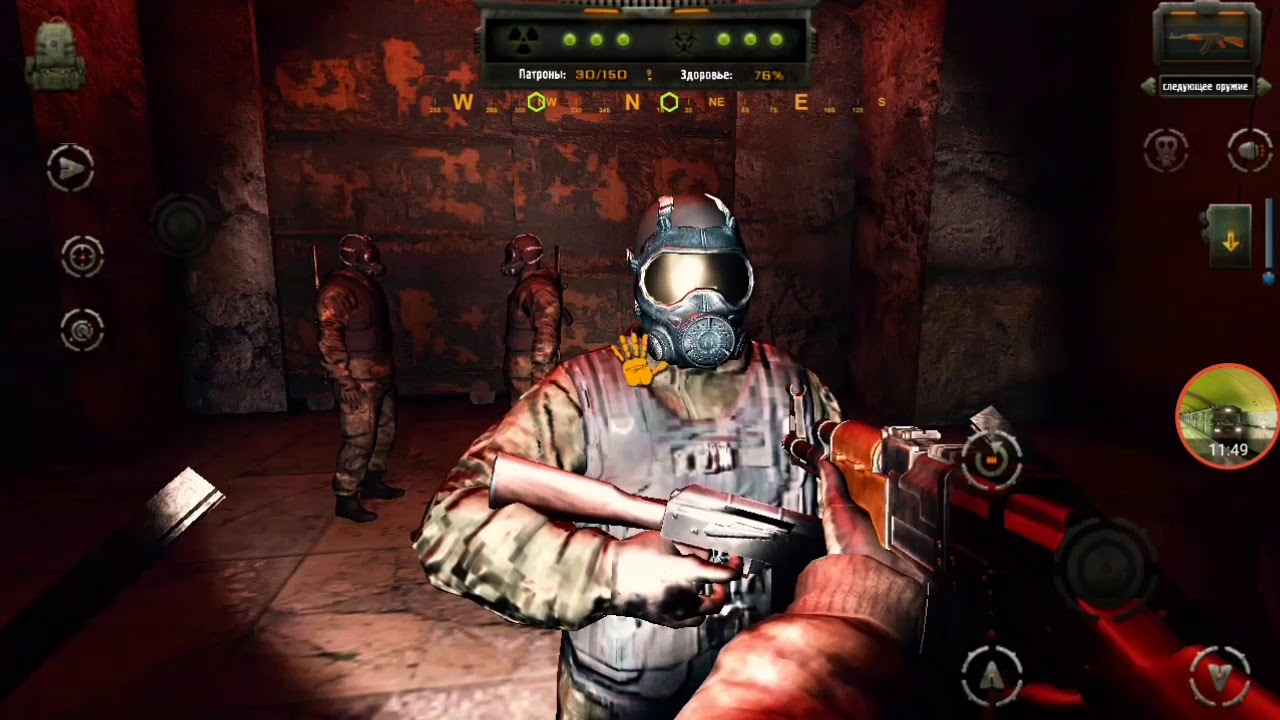1280x720 pixels.
Task: Interact using the orange hand icon
Action: click(x=638, y=360)
